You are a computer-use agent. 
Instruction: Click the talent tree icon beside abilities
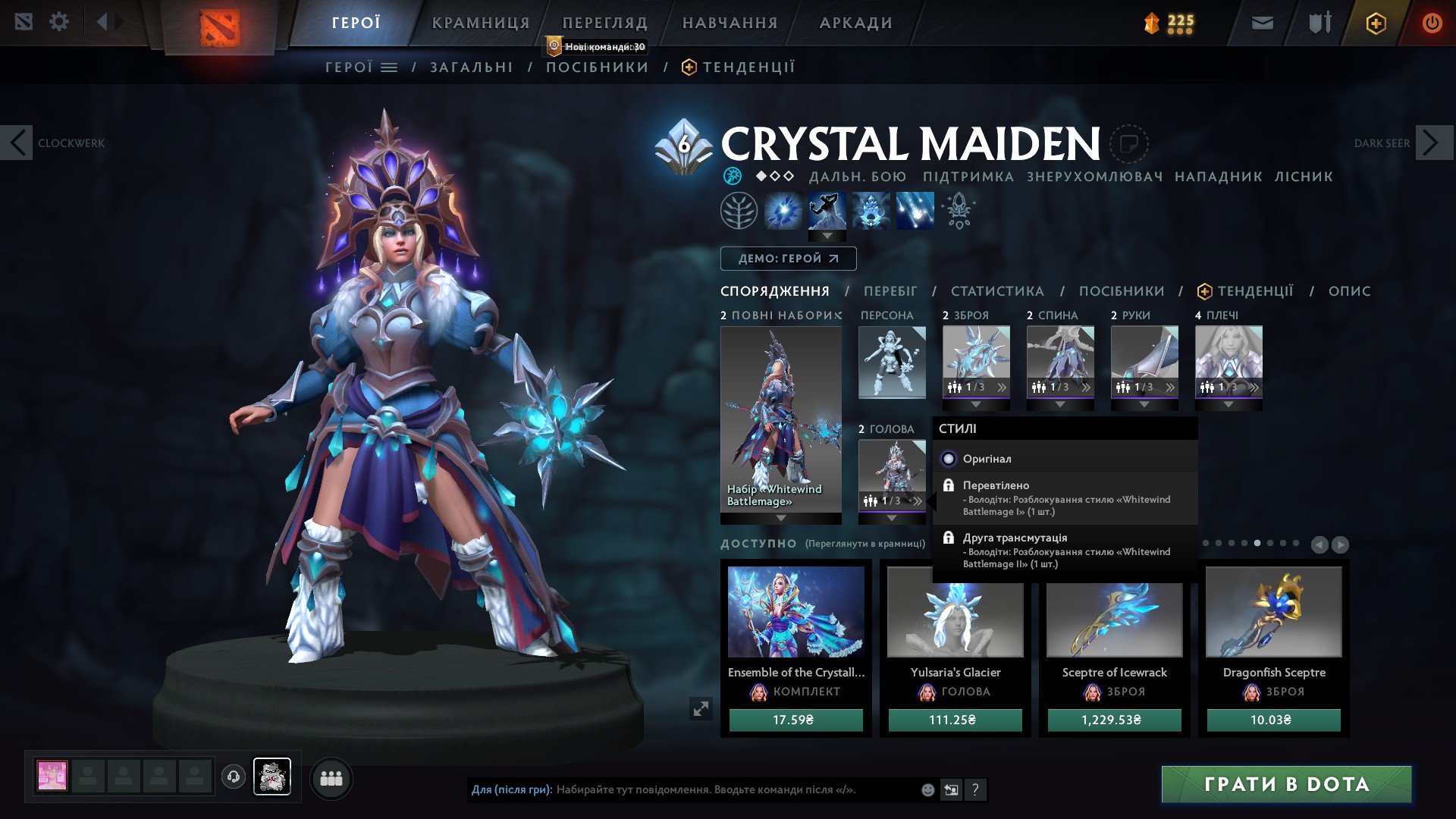[739, 211]
